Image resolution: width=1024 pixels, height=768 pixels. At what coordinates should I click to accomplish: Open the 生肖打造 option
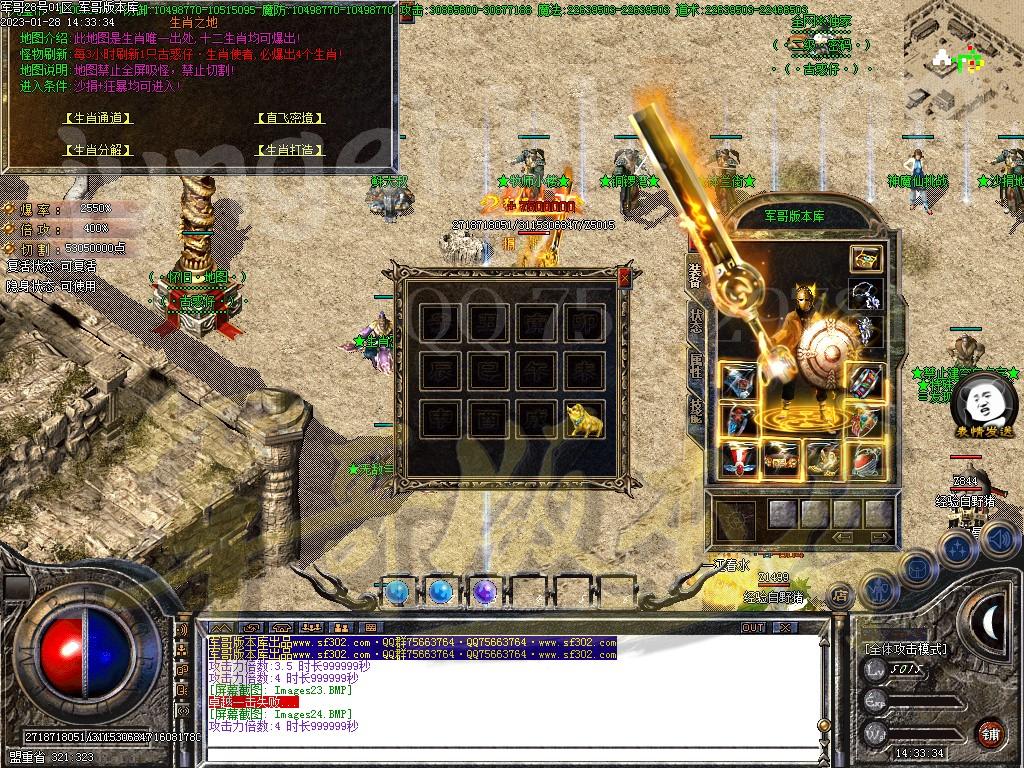click(x=290, y=150)
